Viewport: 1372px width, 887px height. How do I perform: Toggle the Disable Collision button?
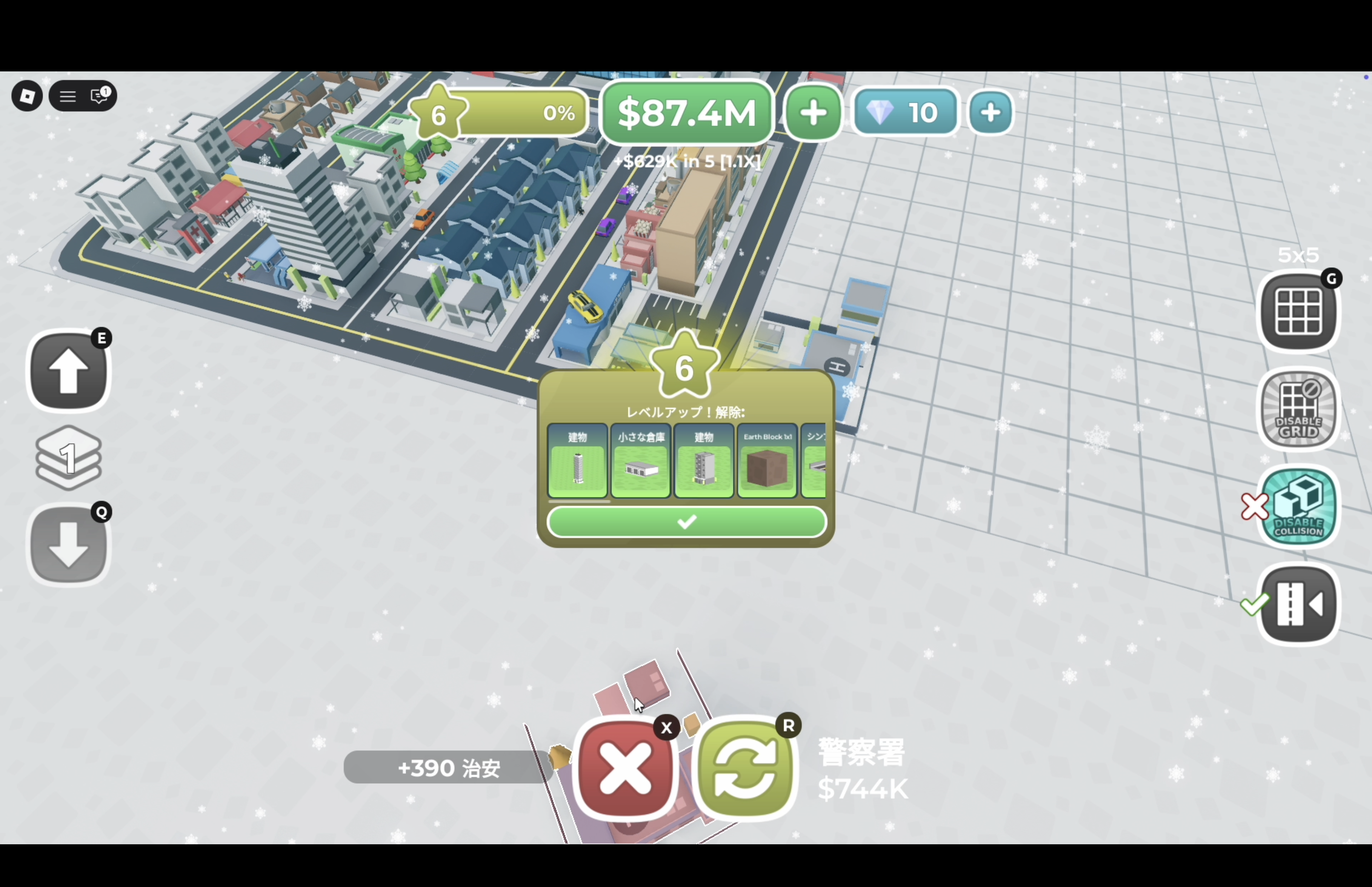pos(1298,507)
